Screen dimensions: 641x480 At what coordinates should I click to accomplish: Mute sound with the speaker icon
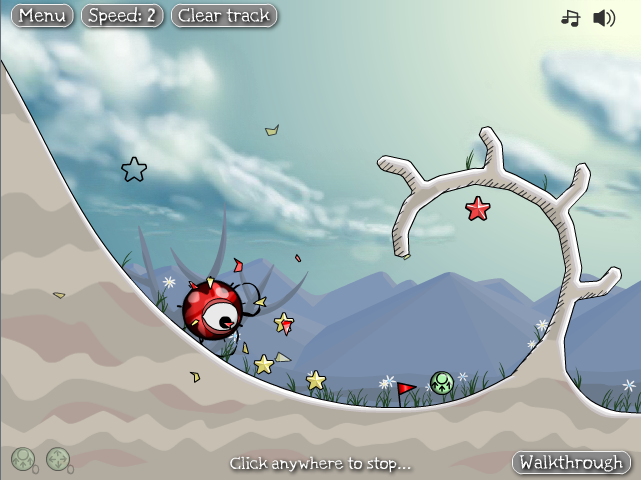pos(604,18)
